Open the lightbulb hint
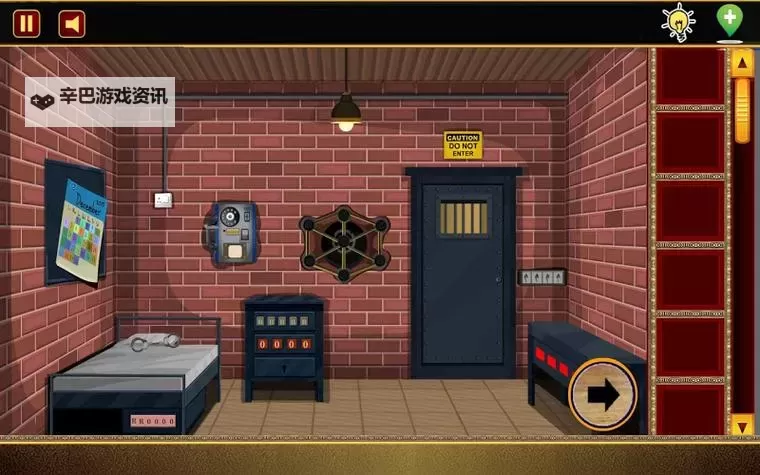The height and width of the screenshot is (475, 760). click(x=679, y=21)
